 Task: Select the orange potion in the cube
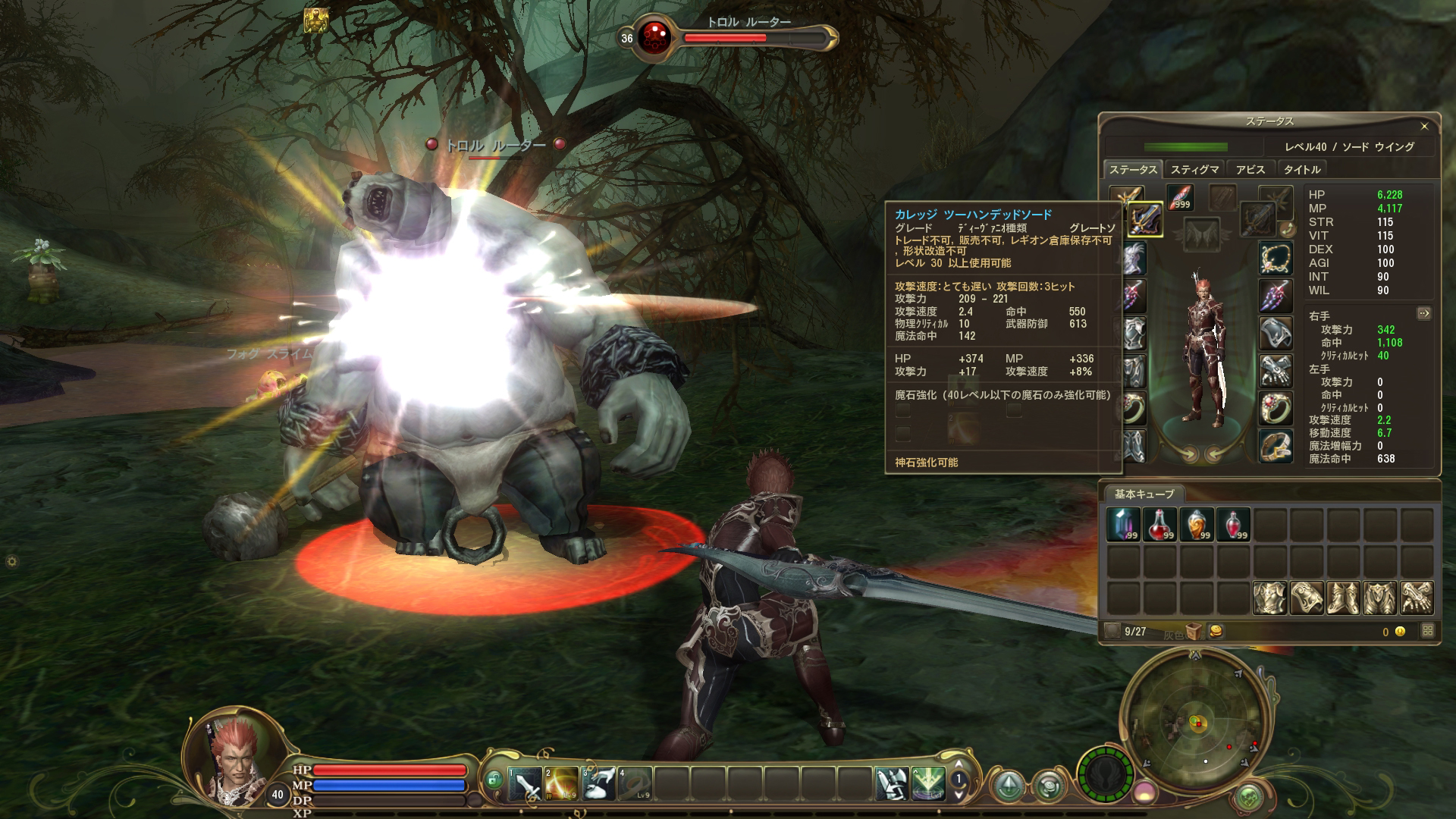pyautogui.click(x=1197, y=524)
